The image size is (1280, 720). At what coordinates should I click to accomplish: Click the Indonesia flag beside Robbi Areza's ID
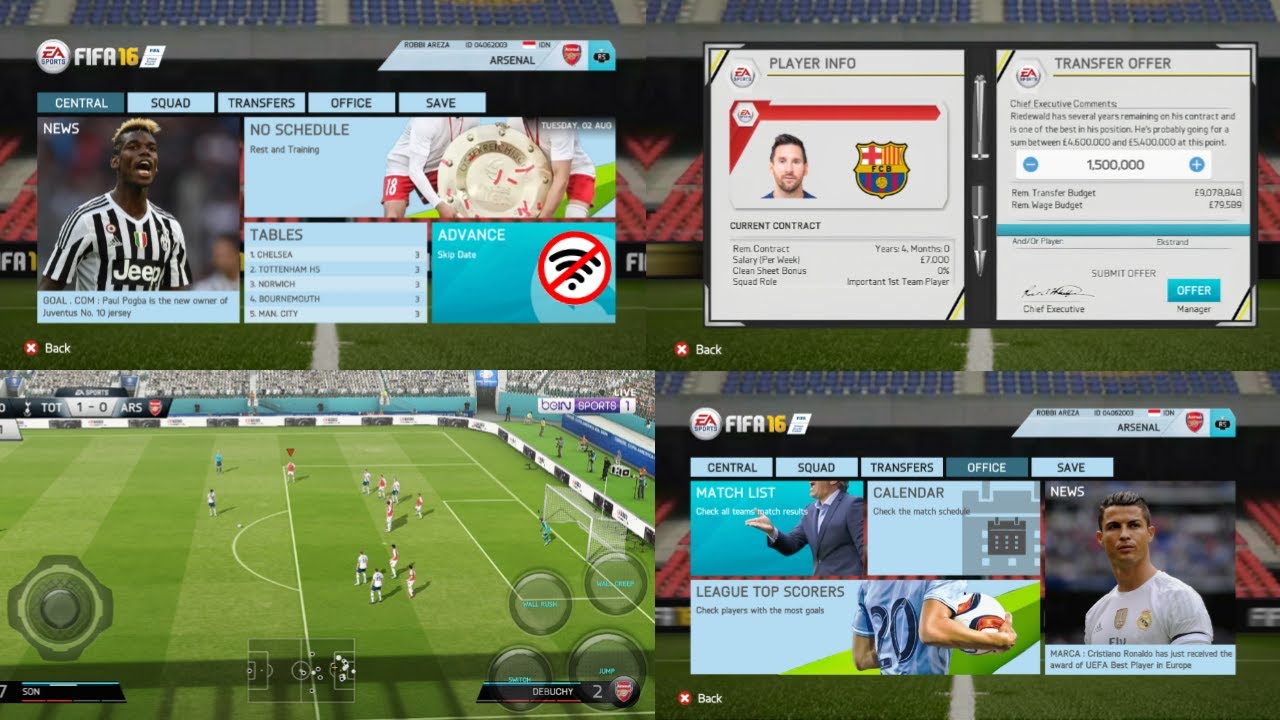coord(527,45)
